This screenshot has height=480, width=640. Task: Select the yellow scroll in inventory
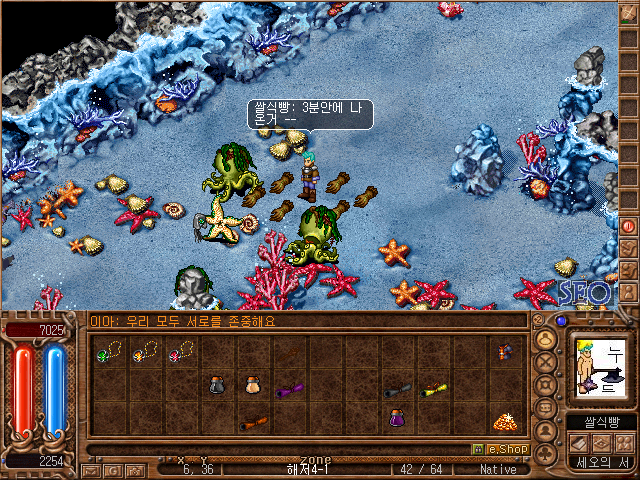(x=432, y=388)
